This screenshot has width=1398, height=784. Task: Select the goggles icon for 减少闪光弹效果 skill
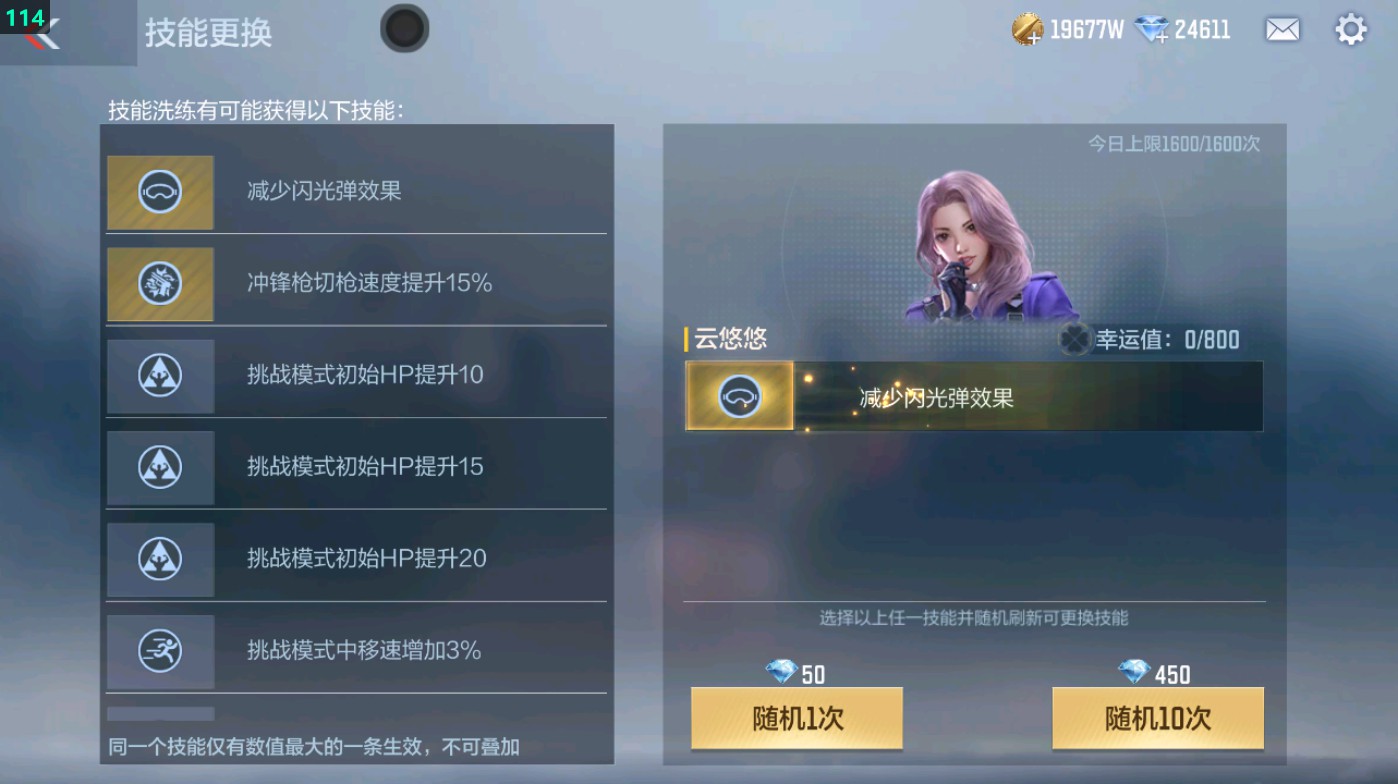pos(160,191)
